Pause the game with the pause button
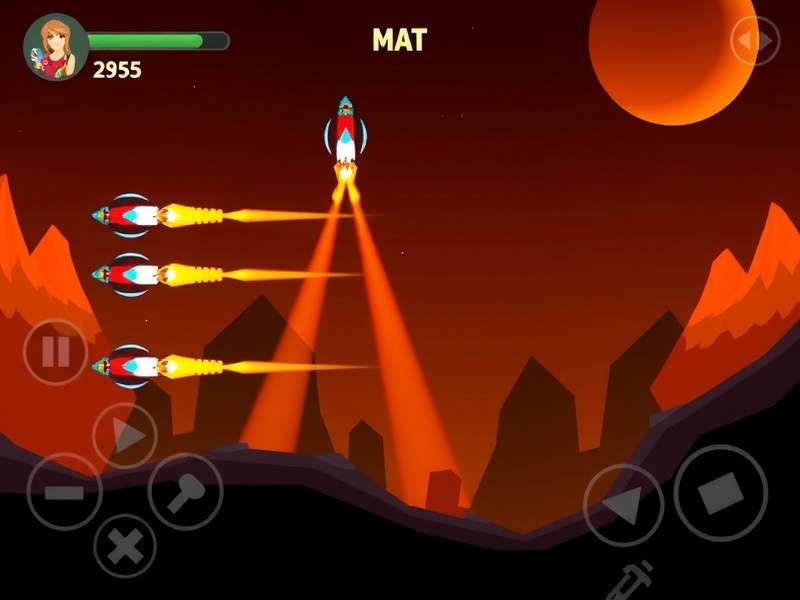The image size is (800, 600). [x=55, y=351]
